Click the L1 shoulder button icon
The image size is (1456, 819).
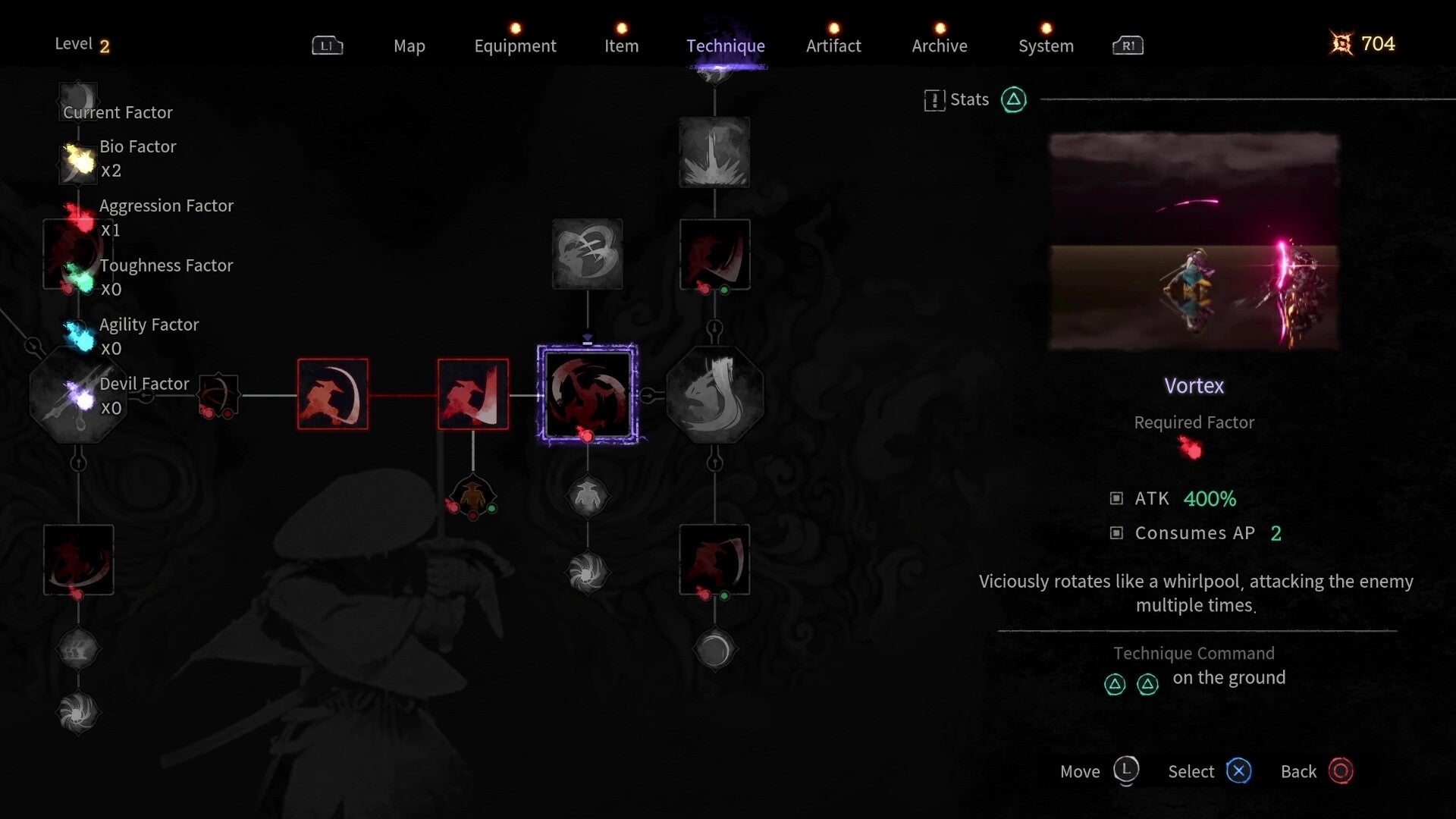[x=327, y=45]
